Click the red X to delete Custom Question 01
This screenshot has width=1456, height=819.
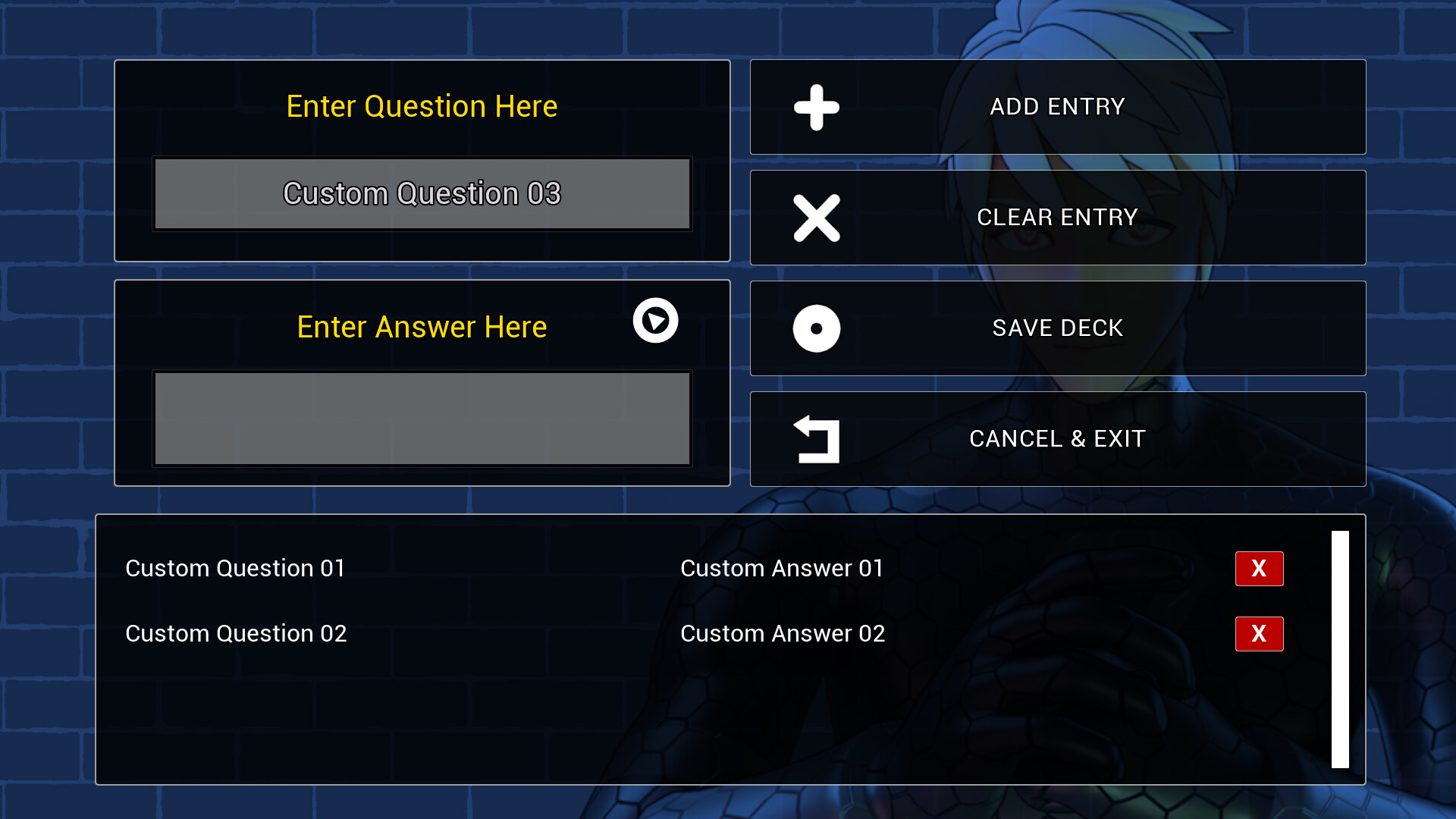[1259, 569]
